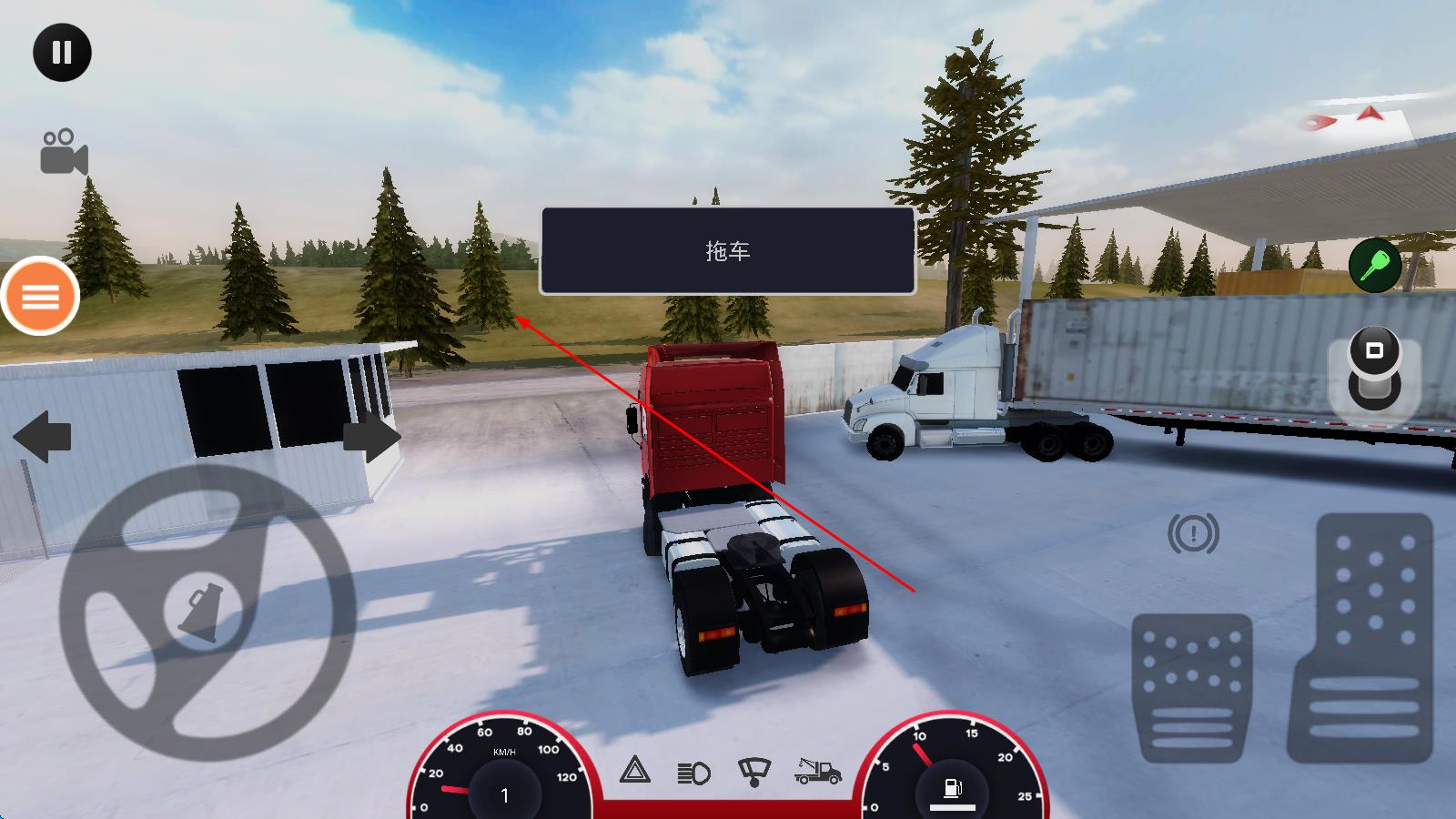
Task: Shift the gear selector lever
Action: pyautogui.click(x=1374, y=370)
